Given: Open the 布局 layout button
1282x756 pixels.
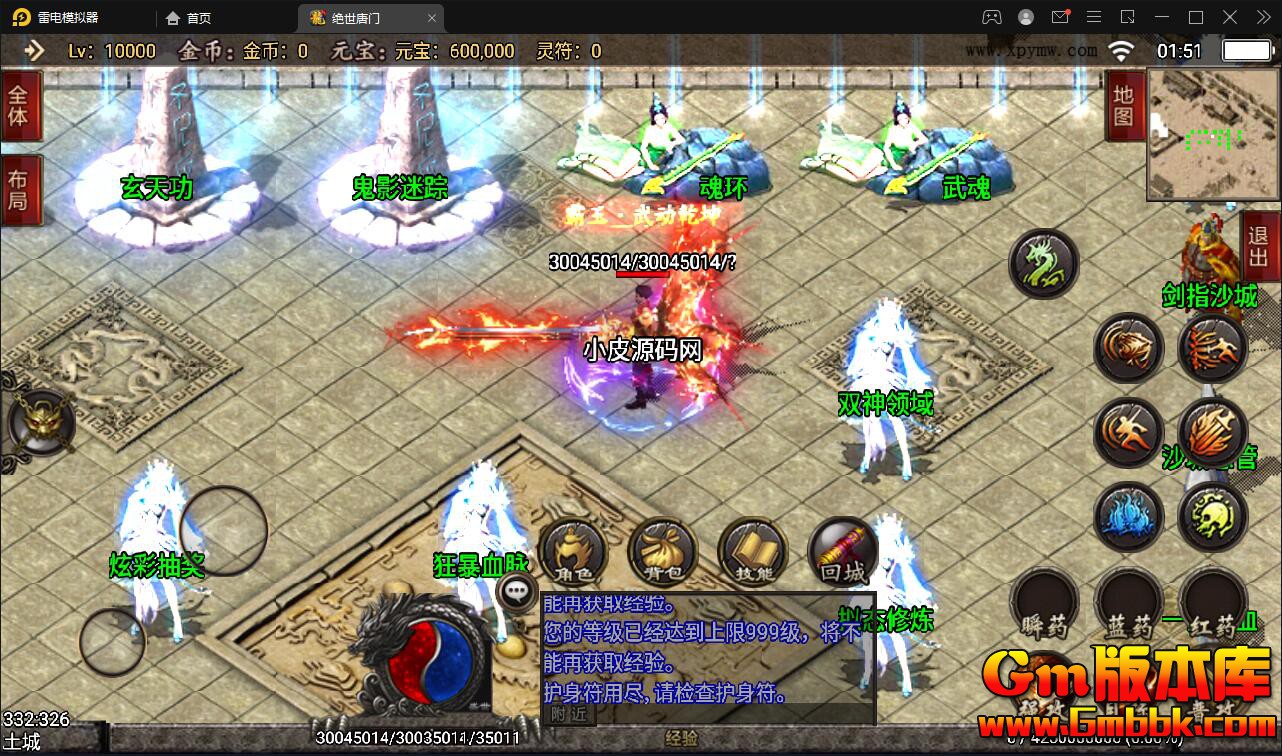Looking at the screenshot, I should click(18, 193).
